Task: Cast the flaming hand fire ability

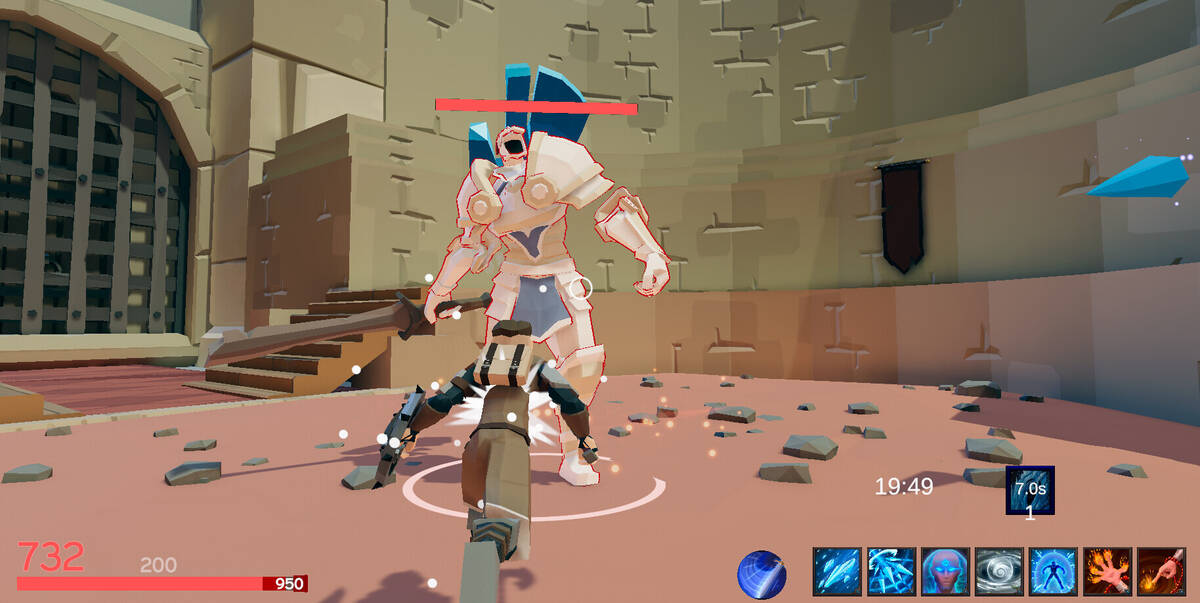Action: point(1107,572)
